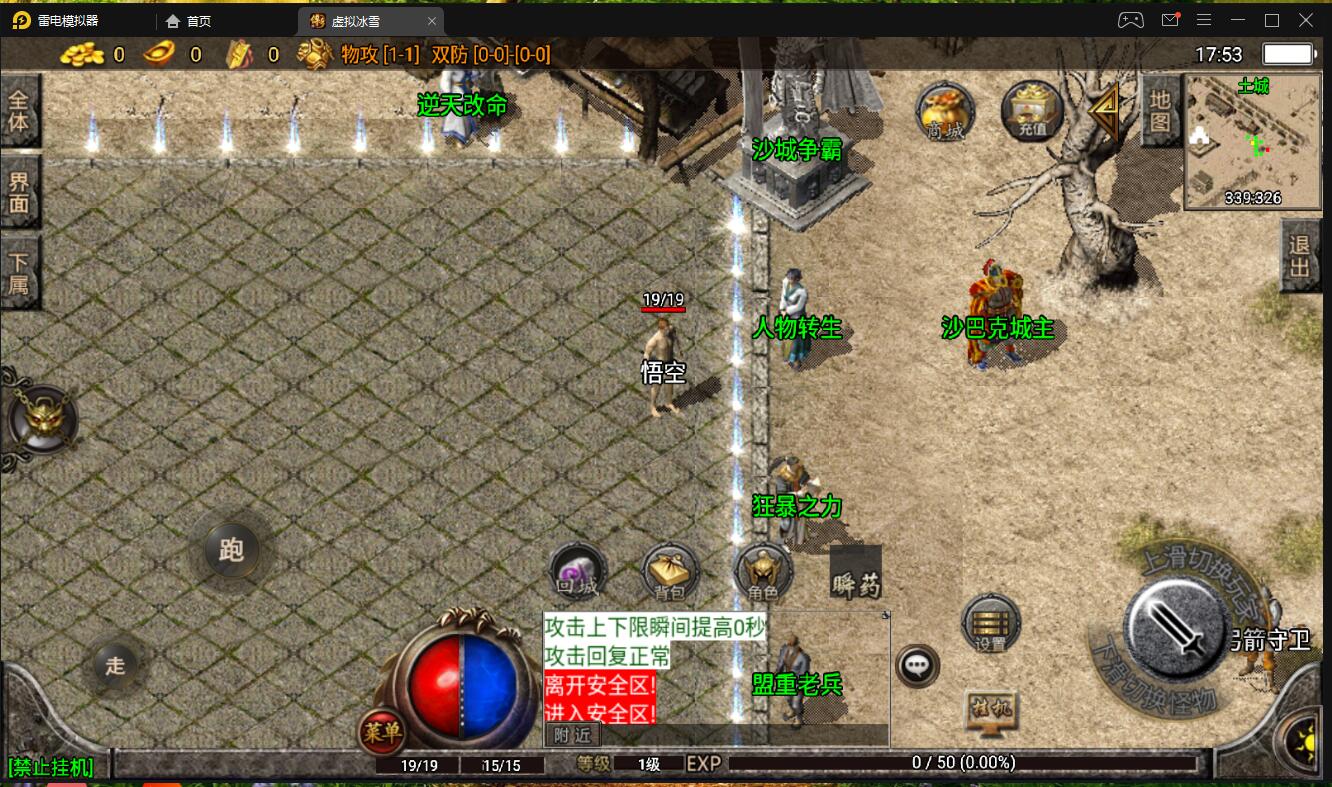Select the 全体 side tab

pyautogui.click(x=19, y=112)
